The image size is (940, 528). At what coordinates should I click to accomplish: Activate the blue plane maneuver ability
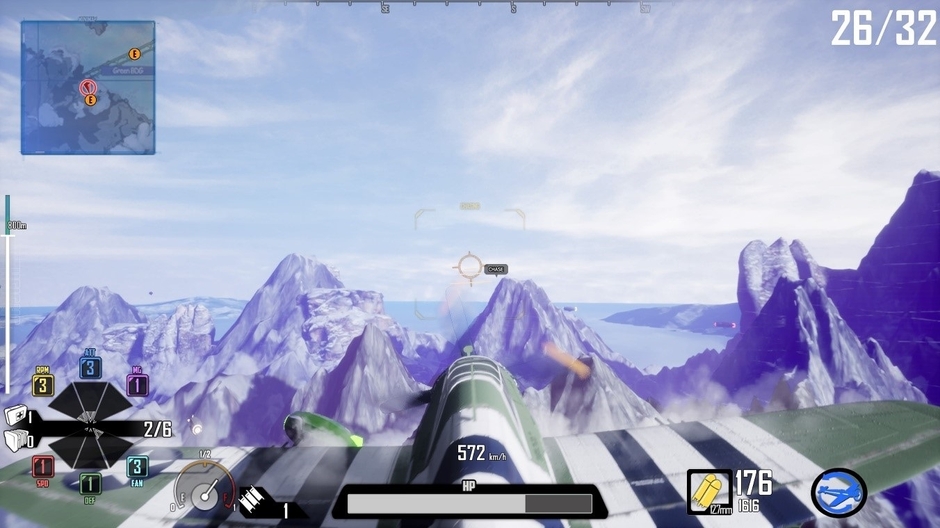tap(838, 492)
